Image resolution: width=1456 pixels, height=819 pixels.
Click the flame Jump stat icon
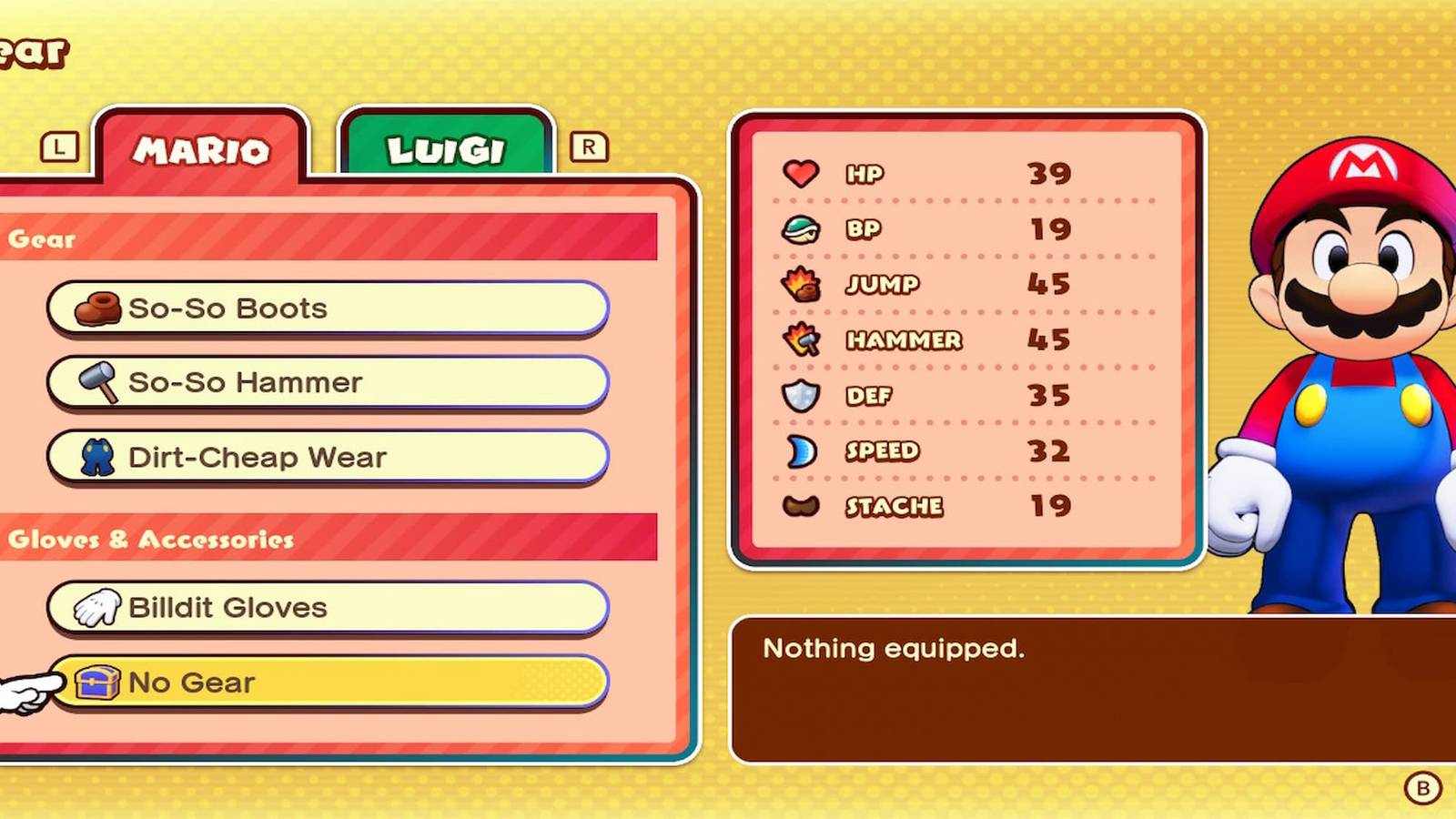(802, 285)
